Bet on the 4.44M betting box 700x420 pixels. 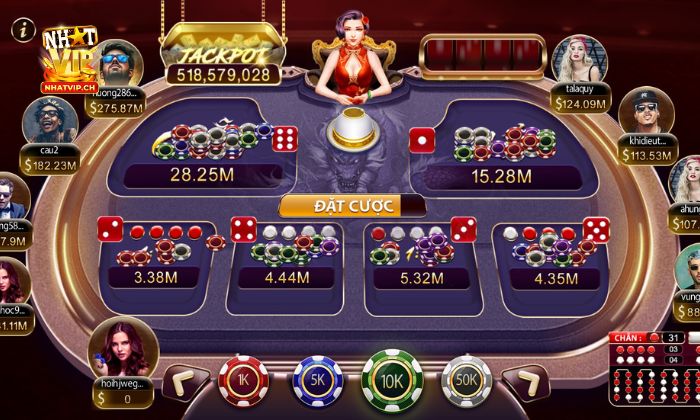285,255
